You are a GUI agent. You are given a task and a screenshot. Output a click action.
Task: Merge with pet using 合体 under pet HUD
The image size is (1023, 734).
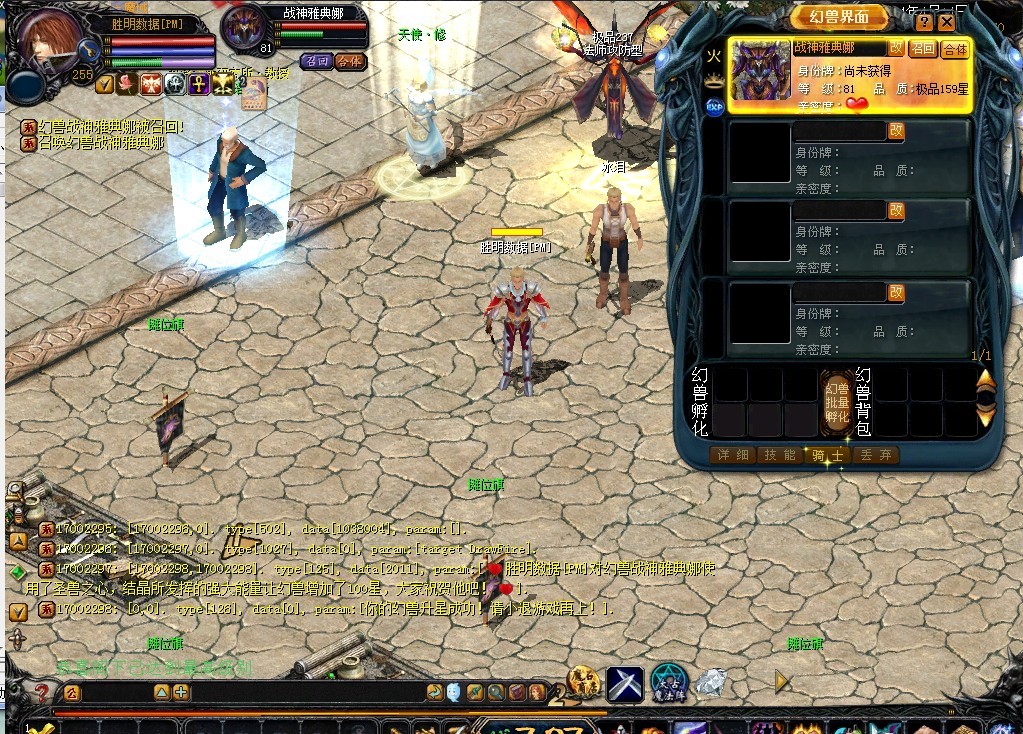[x=349, y=61]
